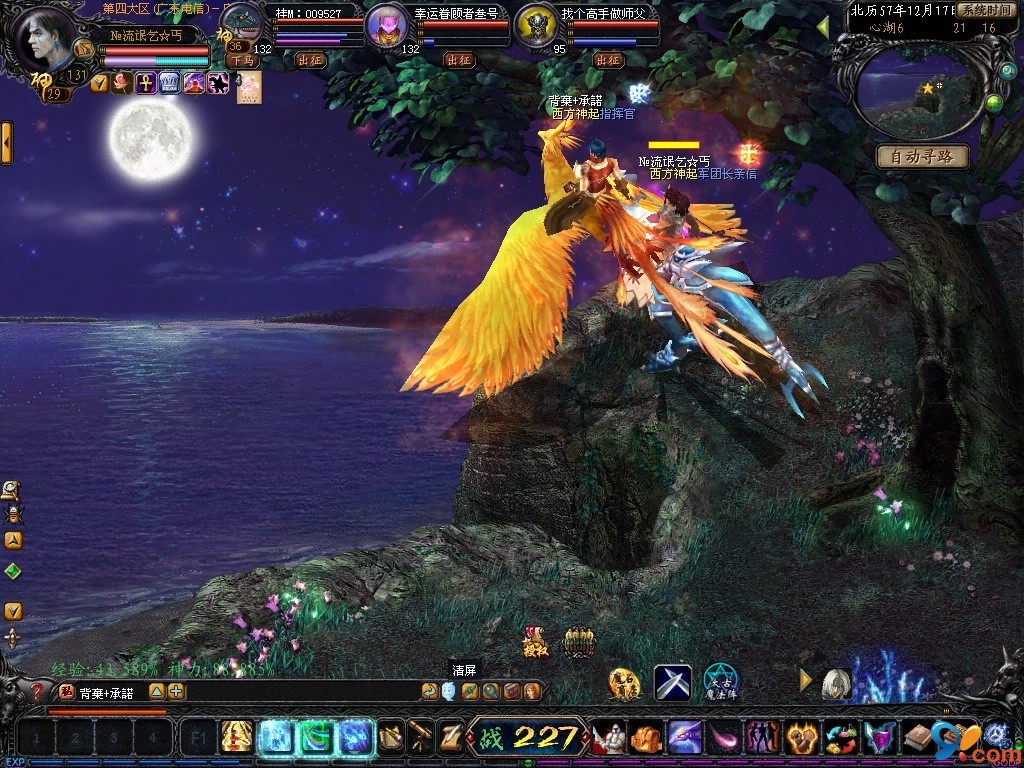
Task: Select the purple-faced pet portrait 幸运眷顾者叁号
Action: pyautogui.click(x=385, y=26)
